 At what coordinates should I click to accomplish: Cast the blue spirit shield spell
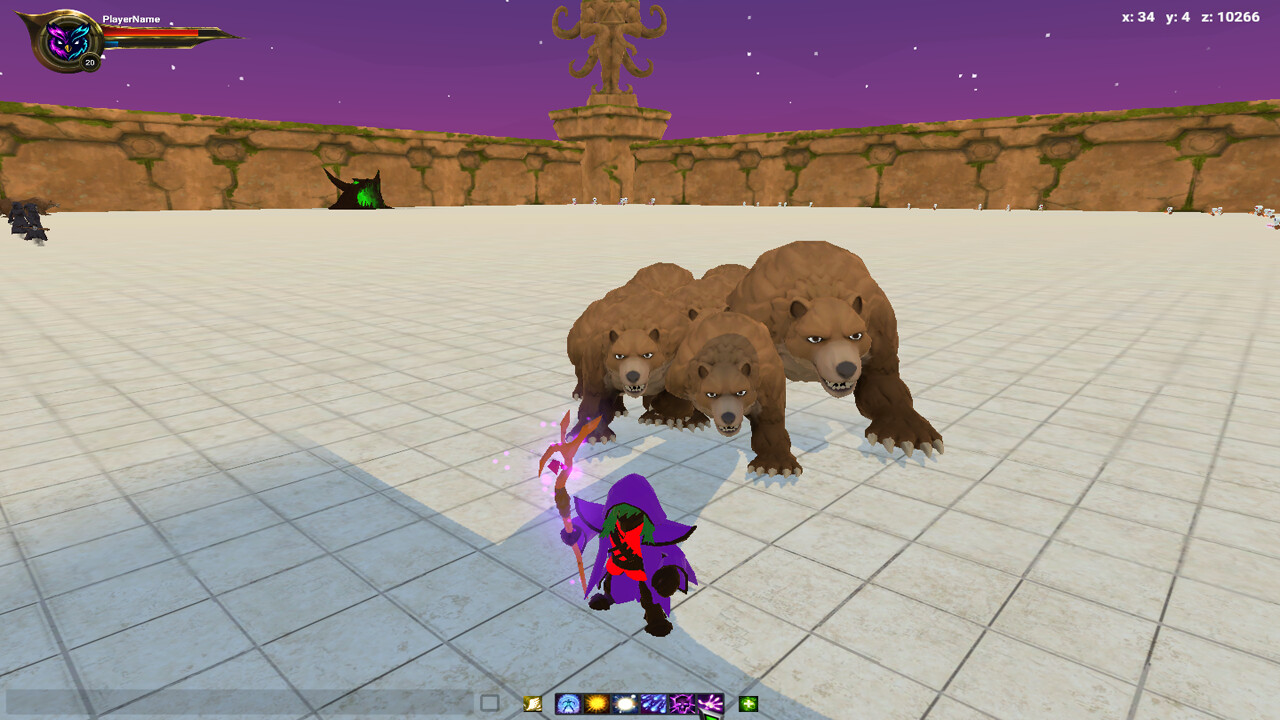click(567, 703)
